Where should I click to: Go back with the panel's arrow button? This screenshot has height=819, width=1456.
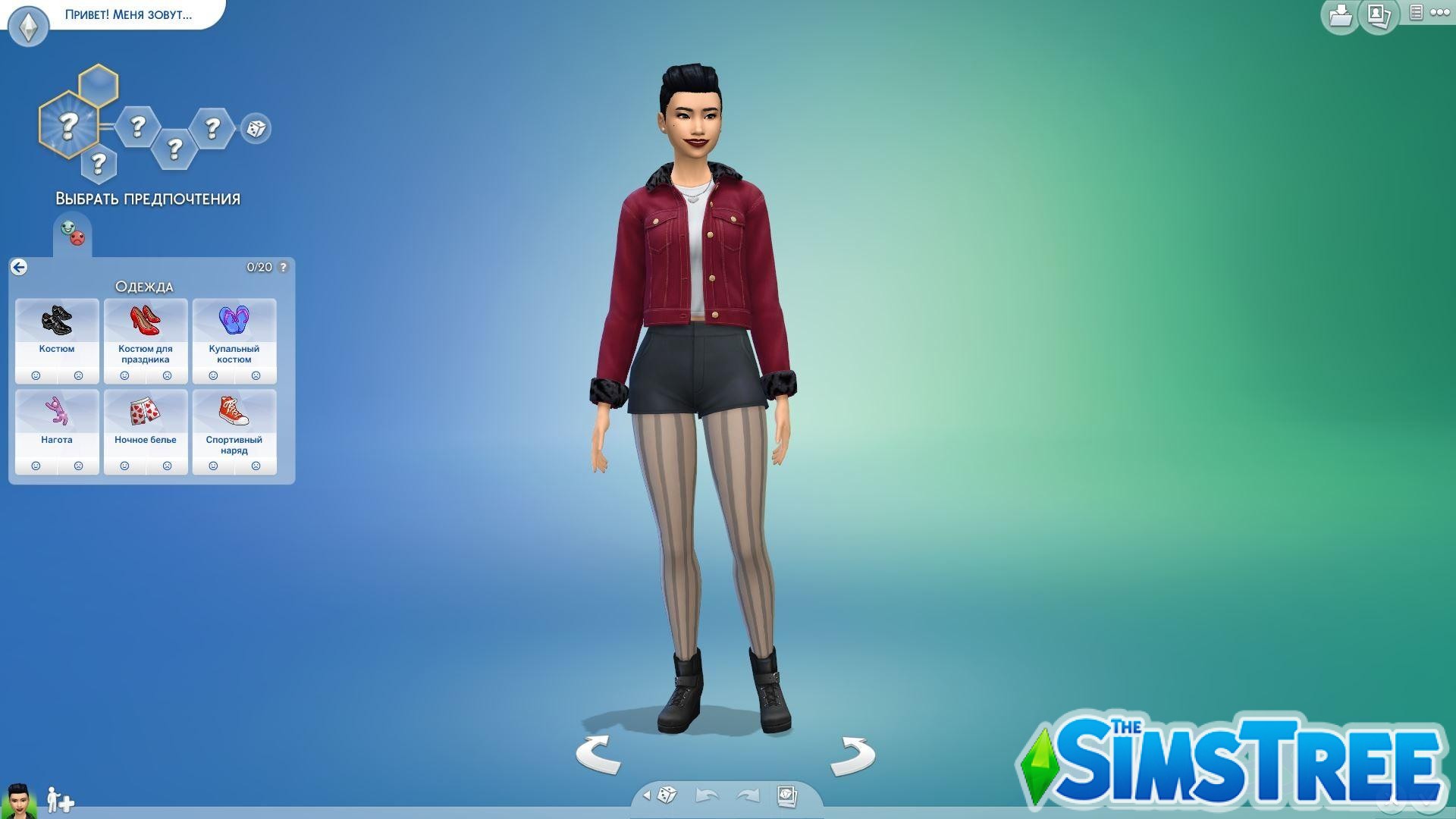pos(19,267)
